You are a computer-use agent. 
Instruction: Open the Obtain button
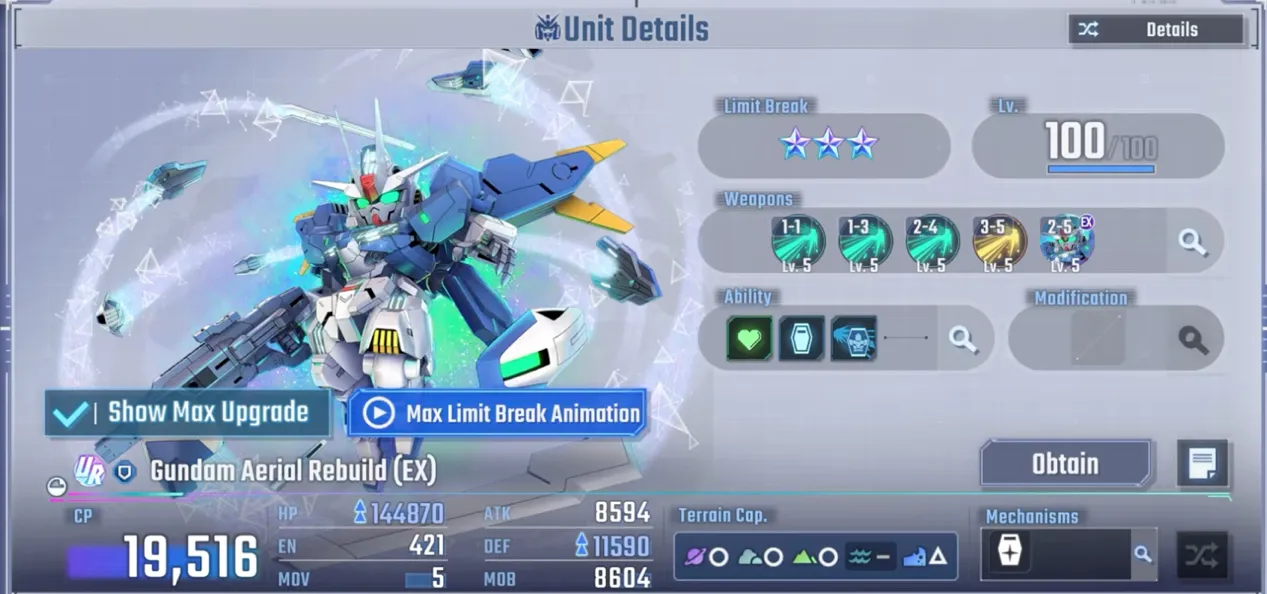coord(1065,464)
